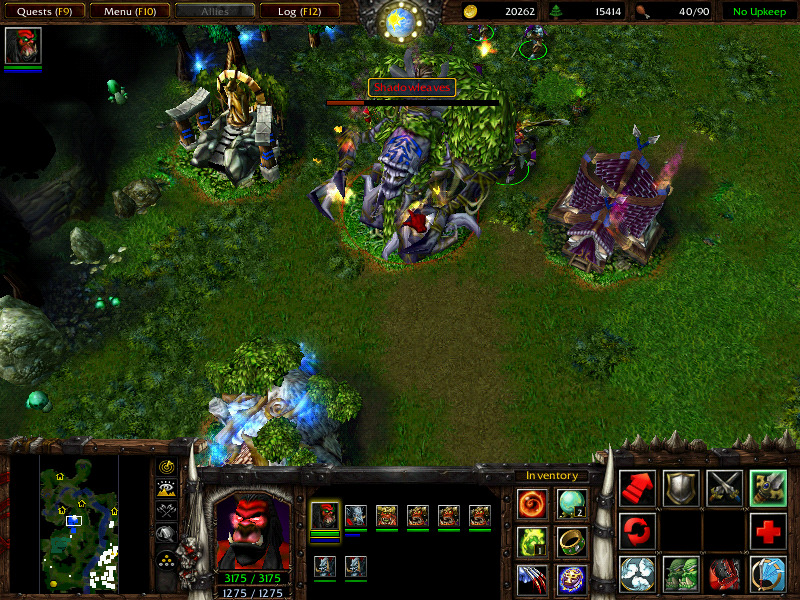Issue the shield Hold Position command
The height and width of the screenshot is (600, 800).
click(x=681, y=487)
